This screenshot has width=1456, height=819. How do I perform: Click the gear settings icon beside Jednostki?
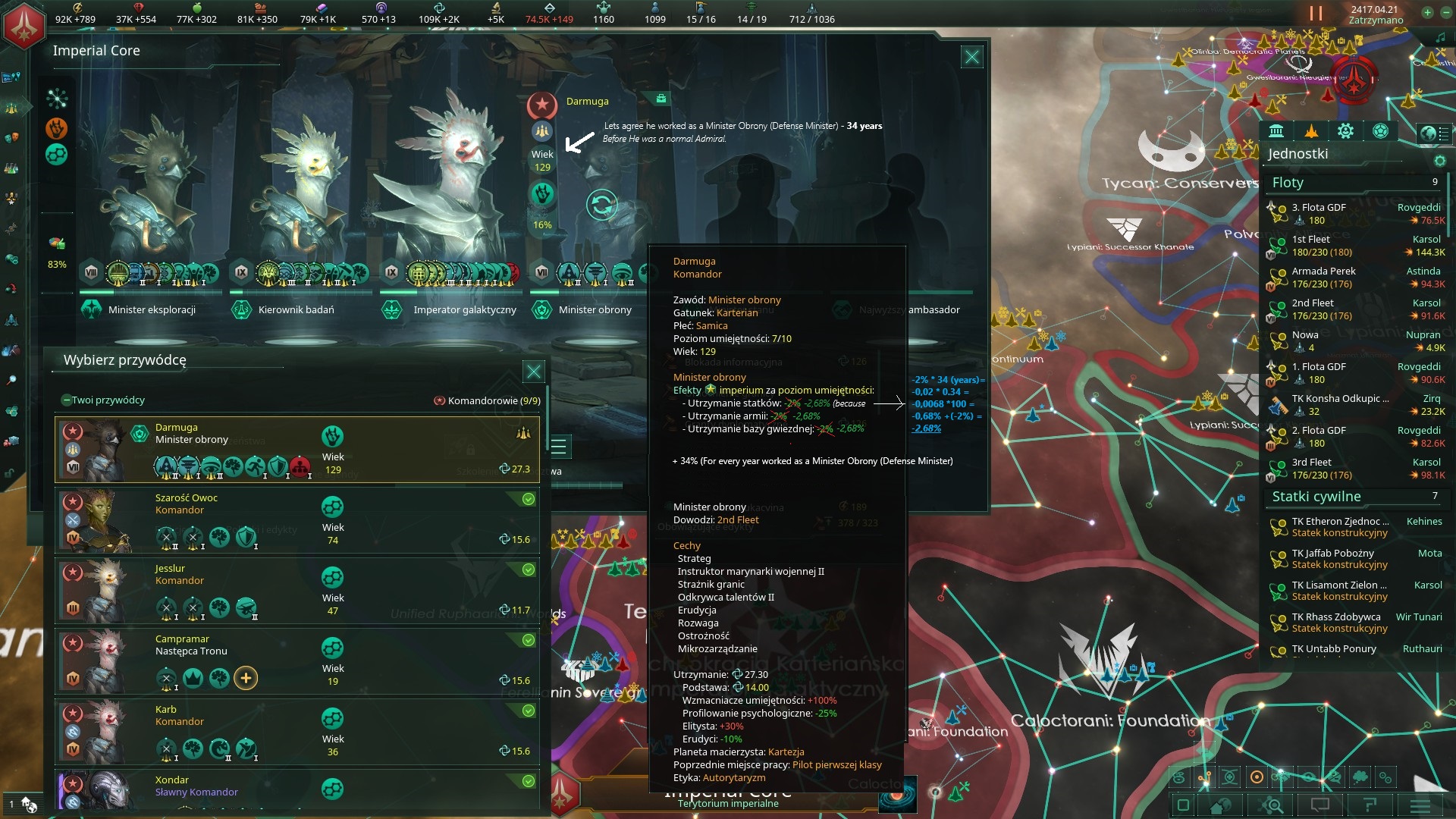tap(1440, 162)
